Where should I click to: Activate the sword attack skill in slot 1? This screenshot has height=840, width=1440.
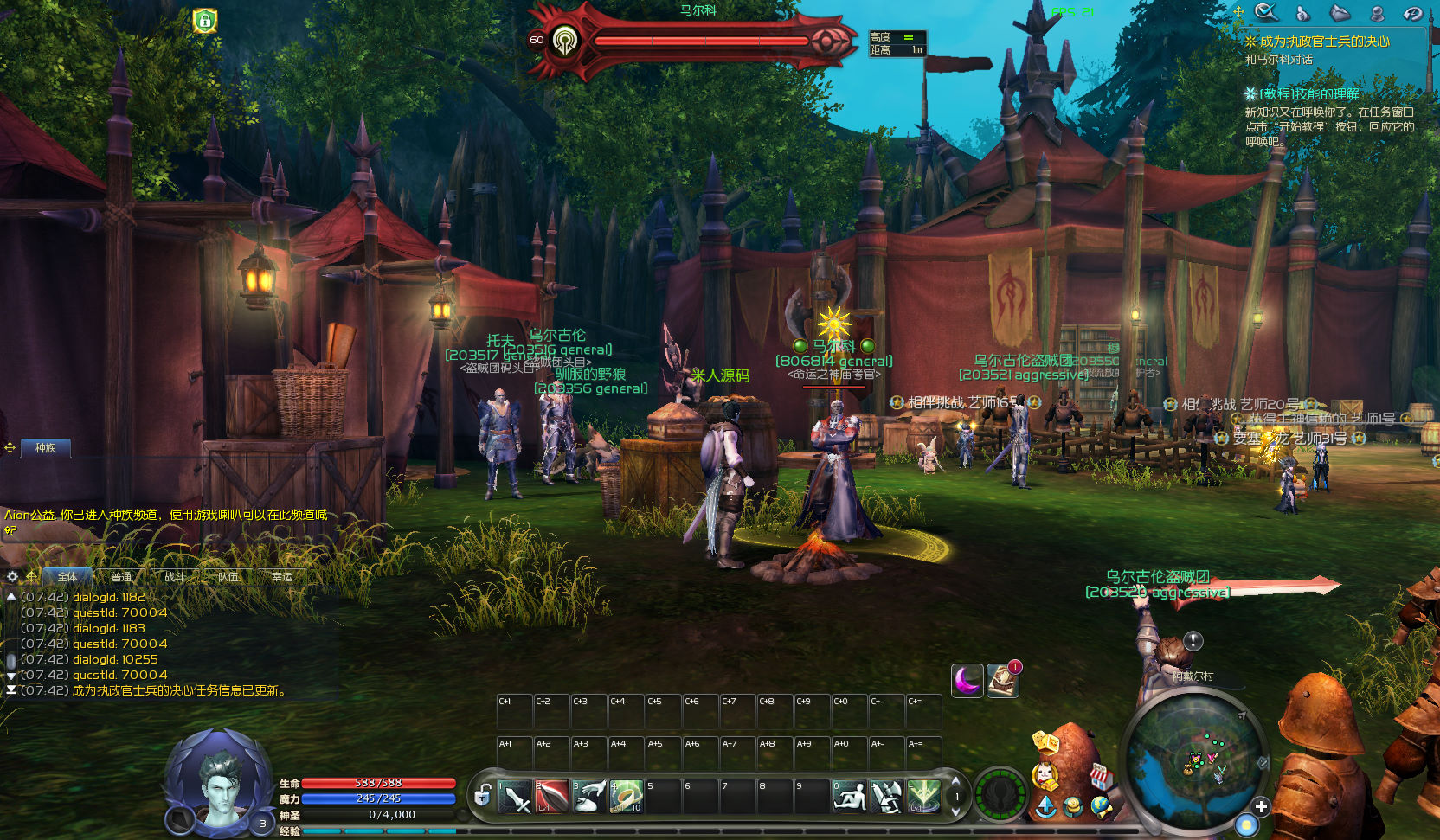[514, 796]
